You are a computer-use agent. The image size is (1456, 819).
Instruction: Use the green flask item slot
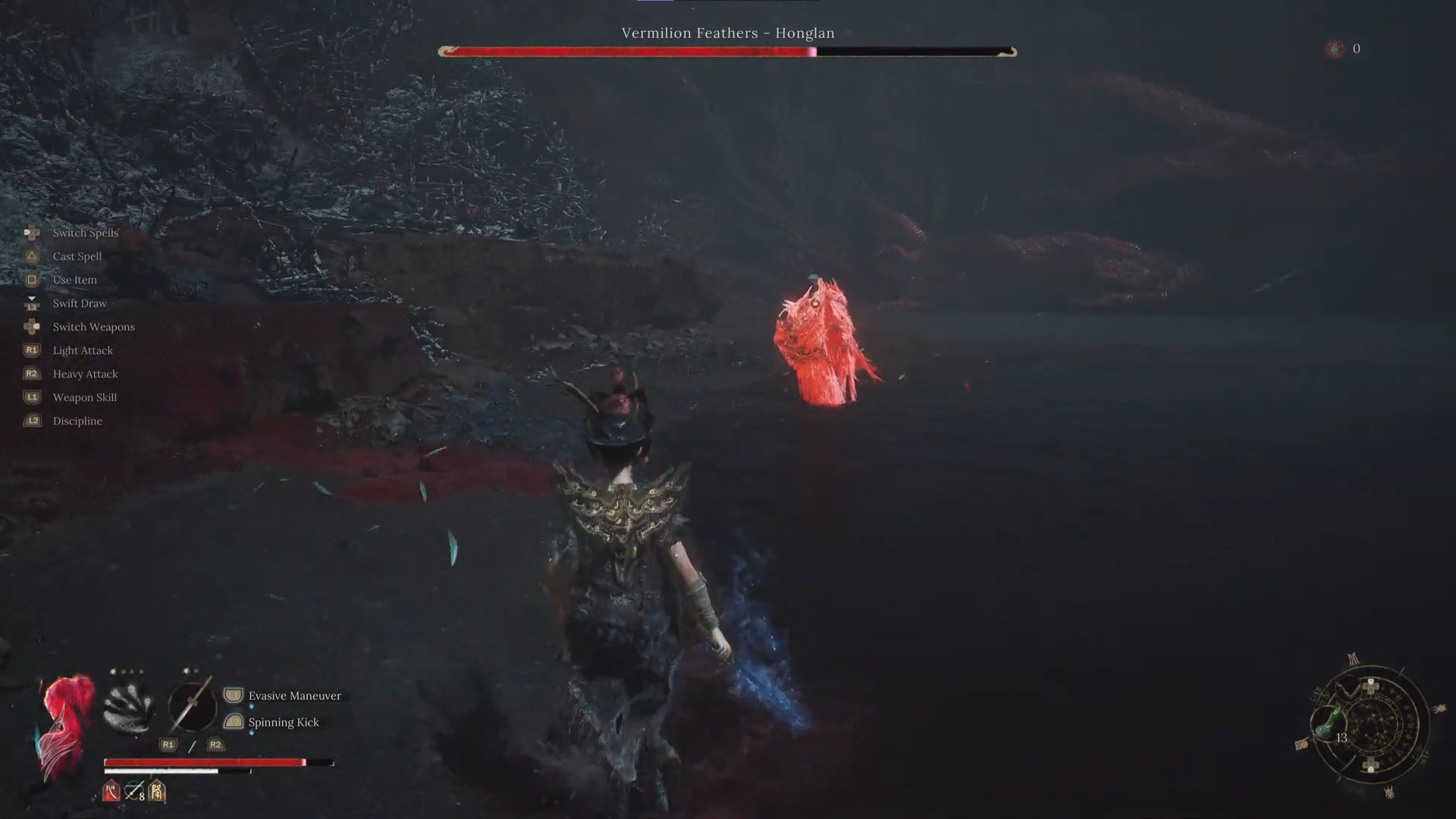coord(1327,726)
